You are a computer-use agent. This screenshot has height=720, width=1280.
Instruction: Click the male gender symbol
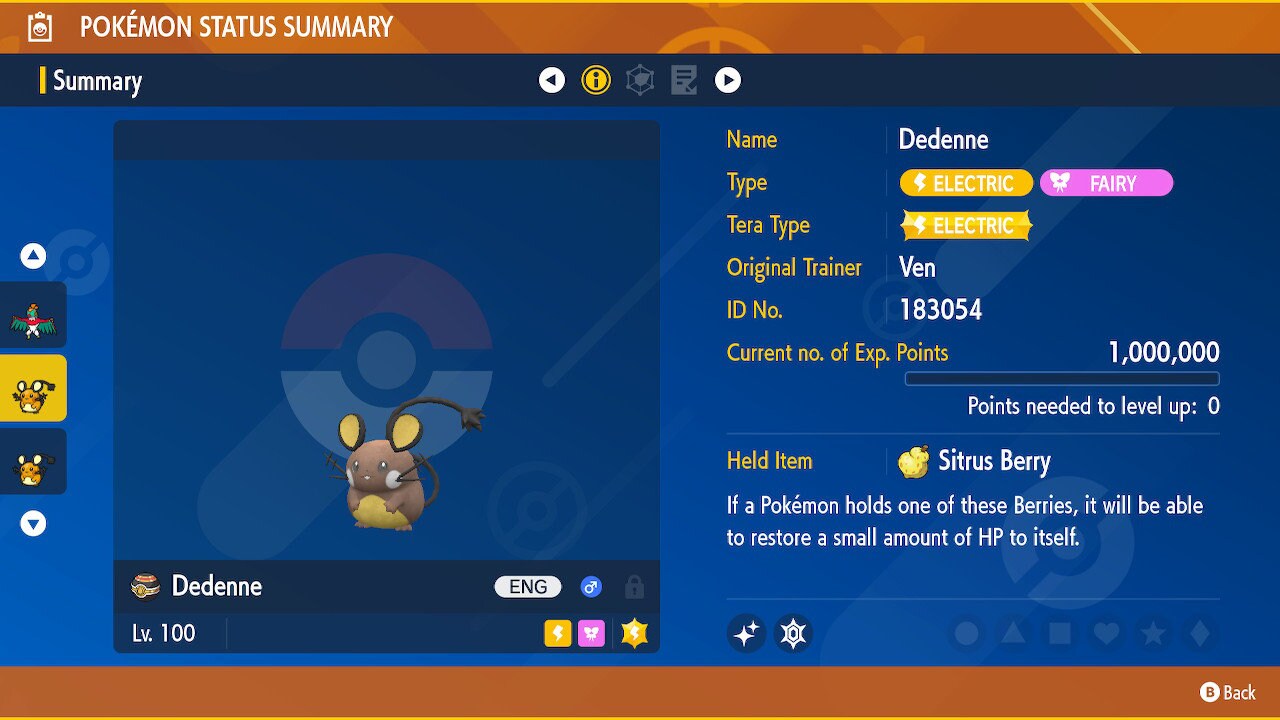[591, 586]
